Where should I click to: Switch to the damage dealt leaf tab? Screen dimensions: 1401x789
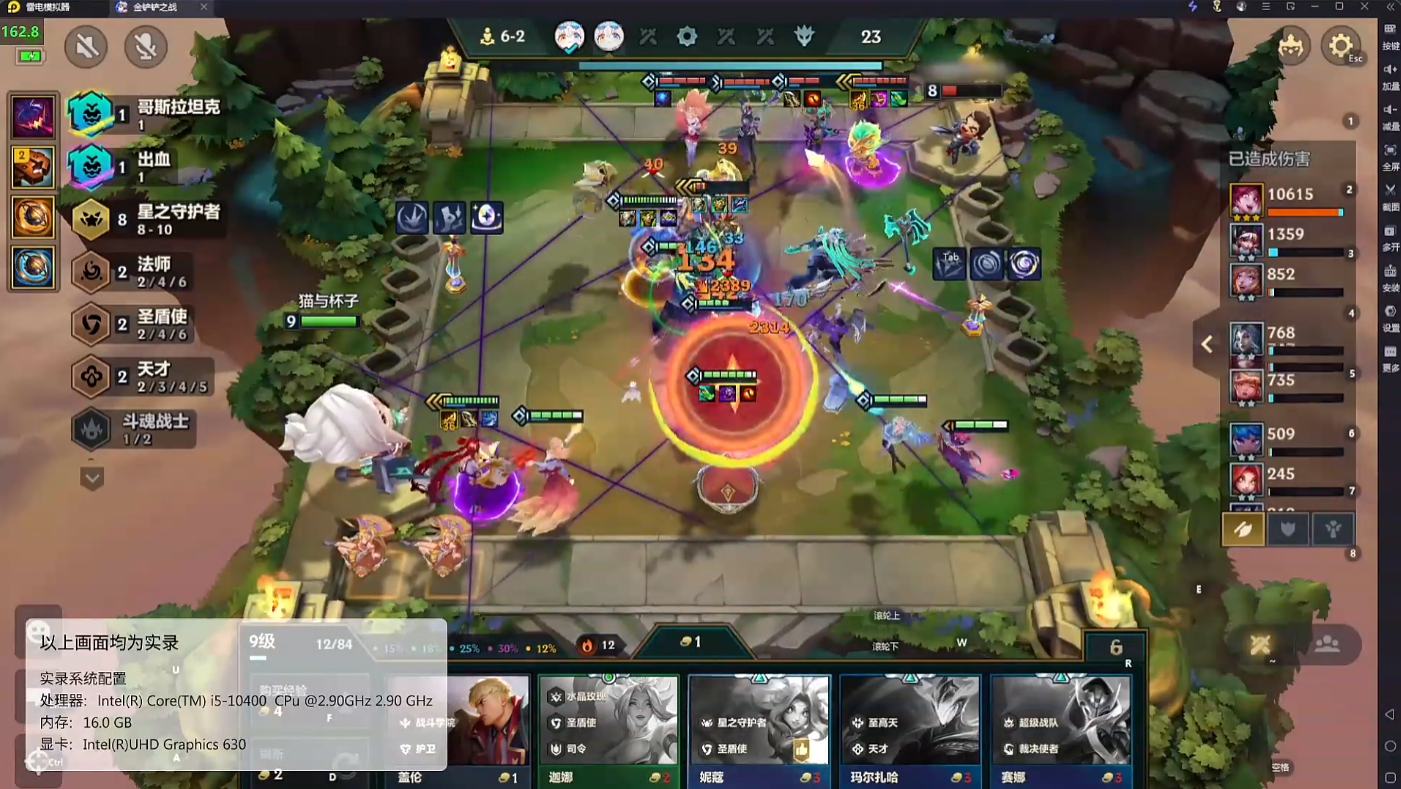click(x=1243, y=529)
